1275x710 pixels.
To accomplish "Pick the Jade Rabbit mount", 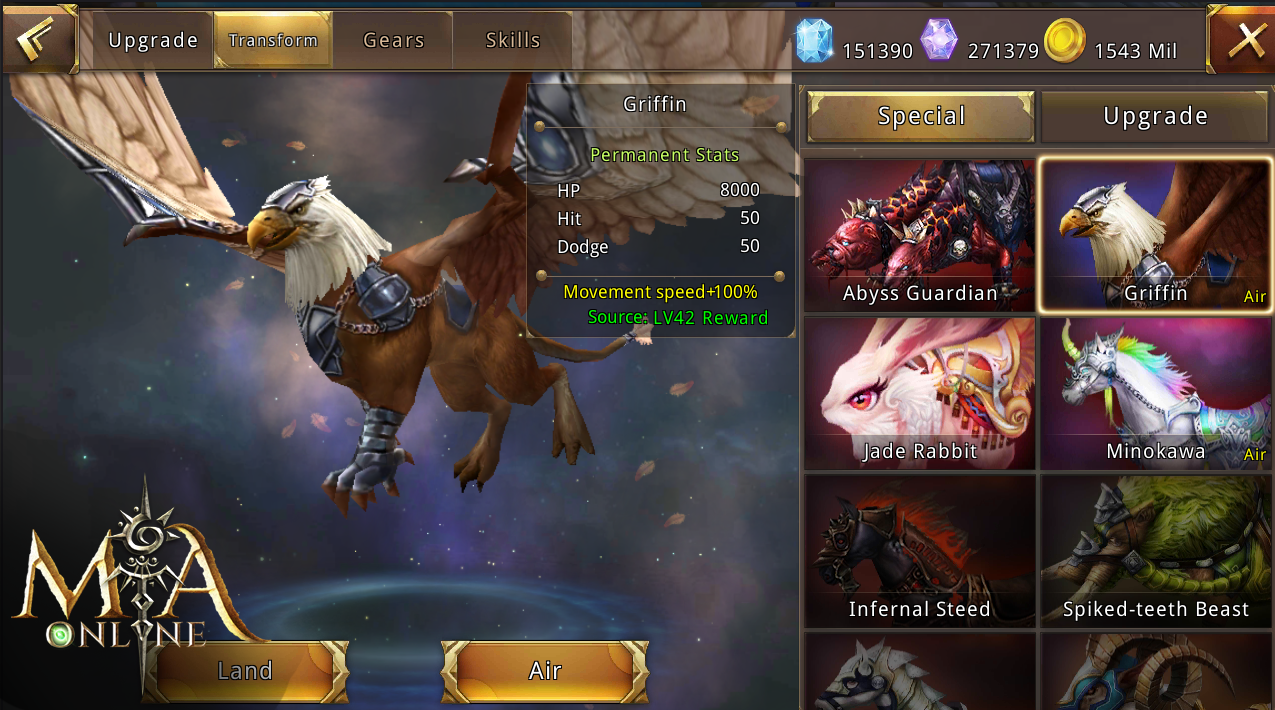I will [x=920, y=393].
